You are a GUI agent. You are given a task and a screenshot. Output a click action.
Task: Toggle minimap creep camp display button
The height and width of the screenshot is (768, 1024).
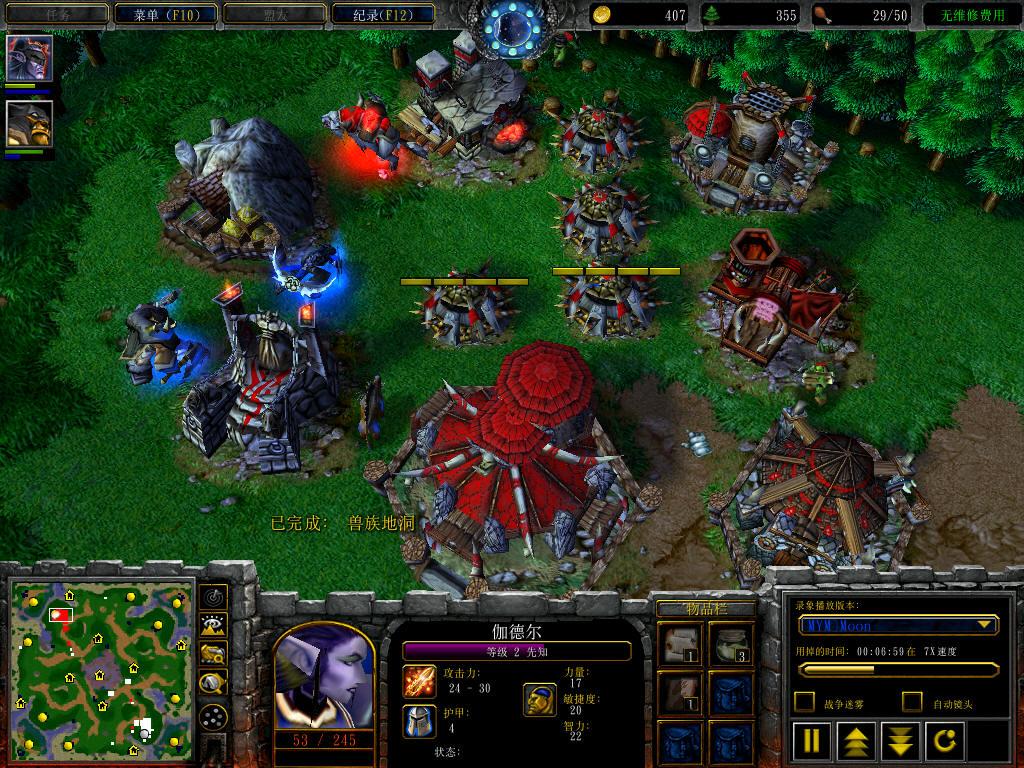[x=212, y=684]
